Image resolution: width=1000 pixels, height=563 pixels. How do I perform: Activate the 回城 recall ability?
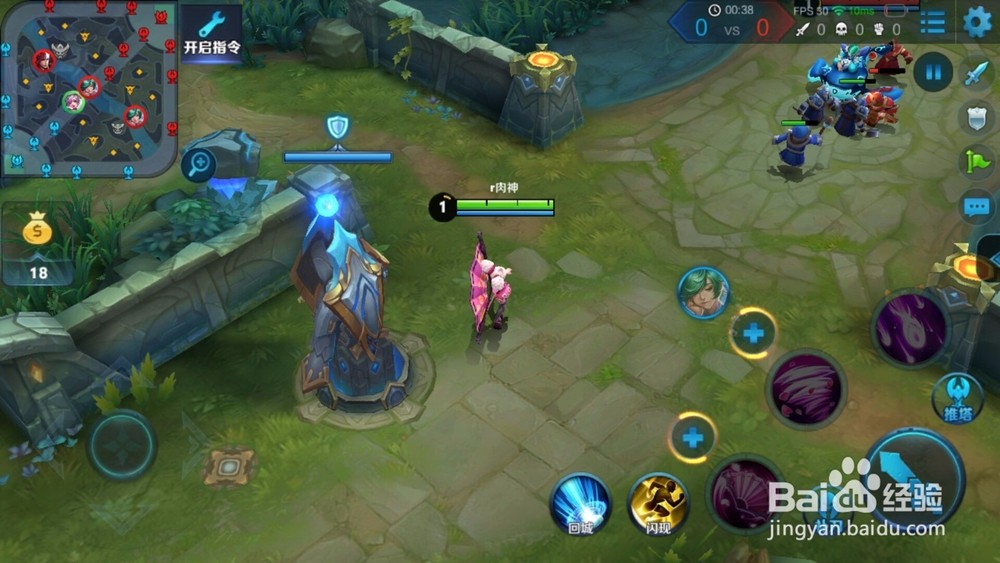tap(580, 503)
